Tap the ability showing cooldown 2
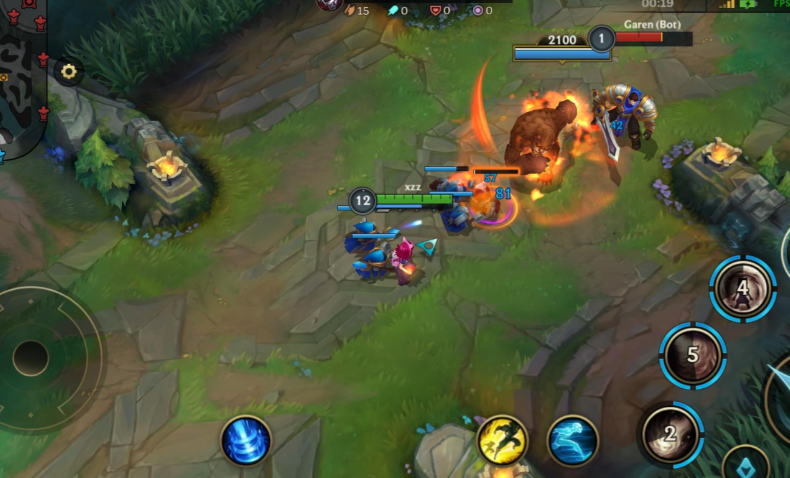Screen dimensions: 790x478 coord(671,434)
